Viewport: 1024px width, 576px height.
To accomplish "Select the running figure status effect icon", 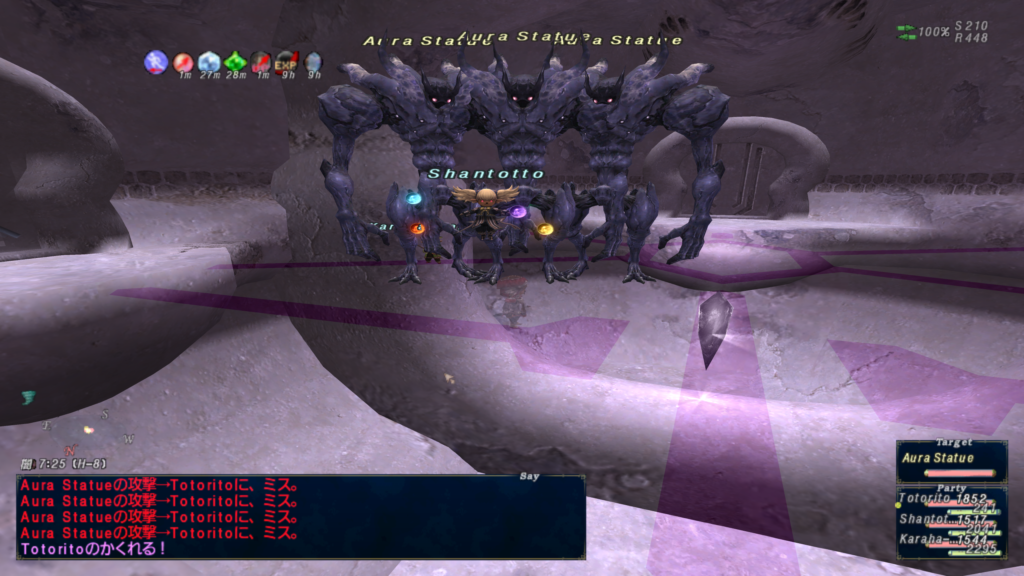I will [x=157, y=62].
